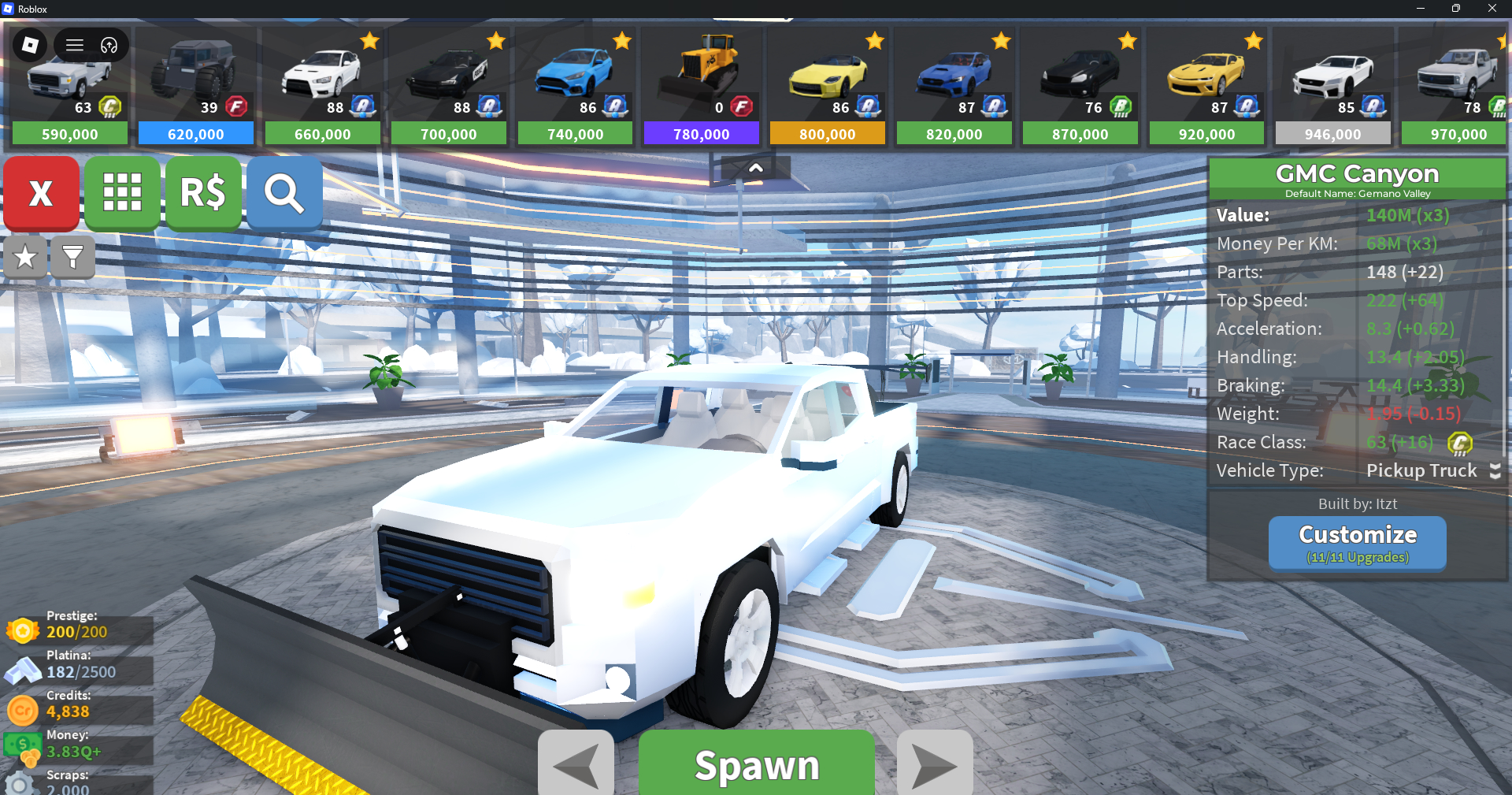Go to the previous vehicle arrow
Image resolution: width=1512 pixels, height=795 pixels.
point(576,764)
